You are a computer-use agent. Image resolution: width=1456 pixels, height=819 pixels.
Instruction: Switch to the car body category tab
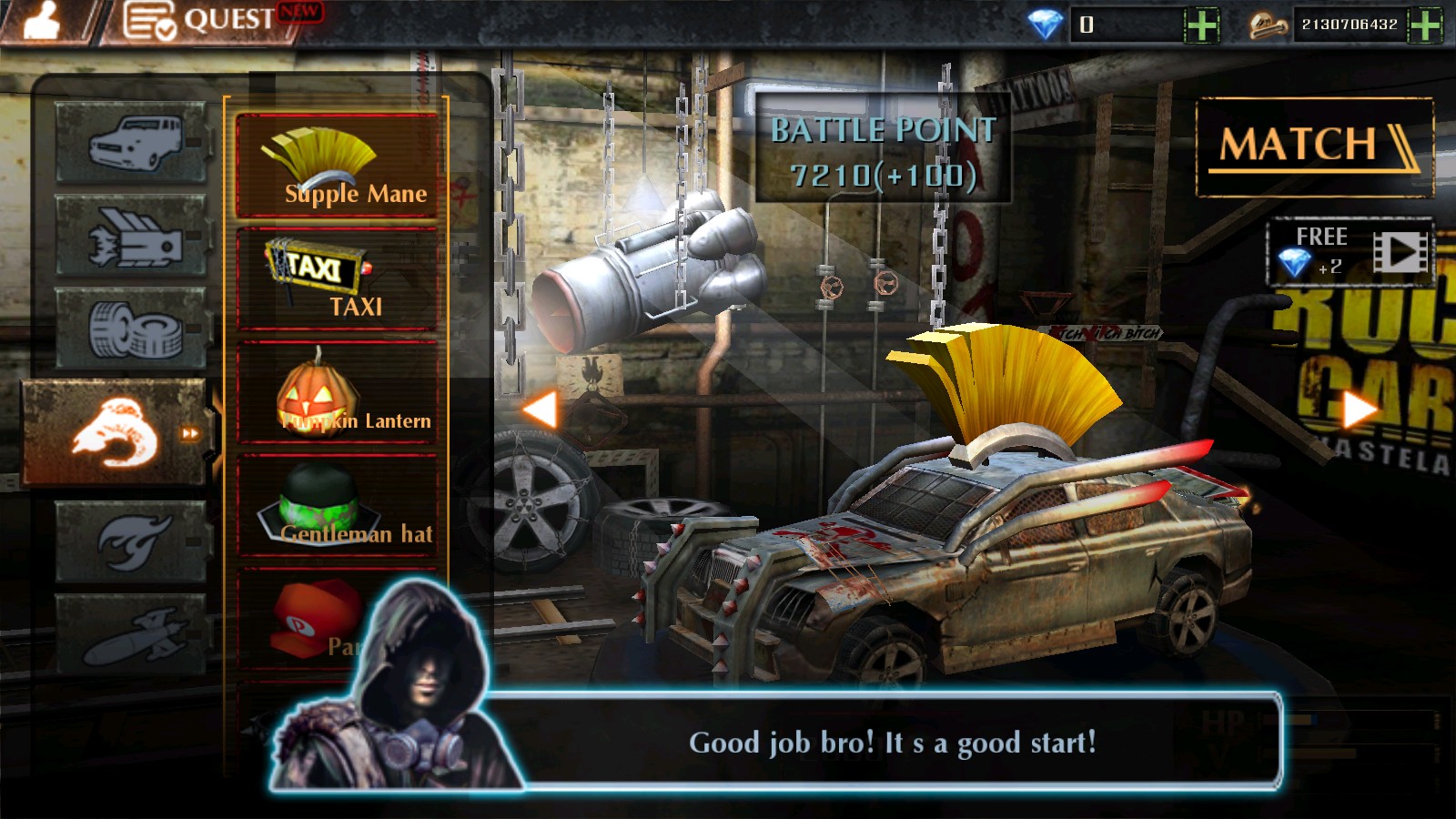[132, 143]
